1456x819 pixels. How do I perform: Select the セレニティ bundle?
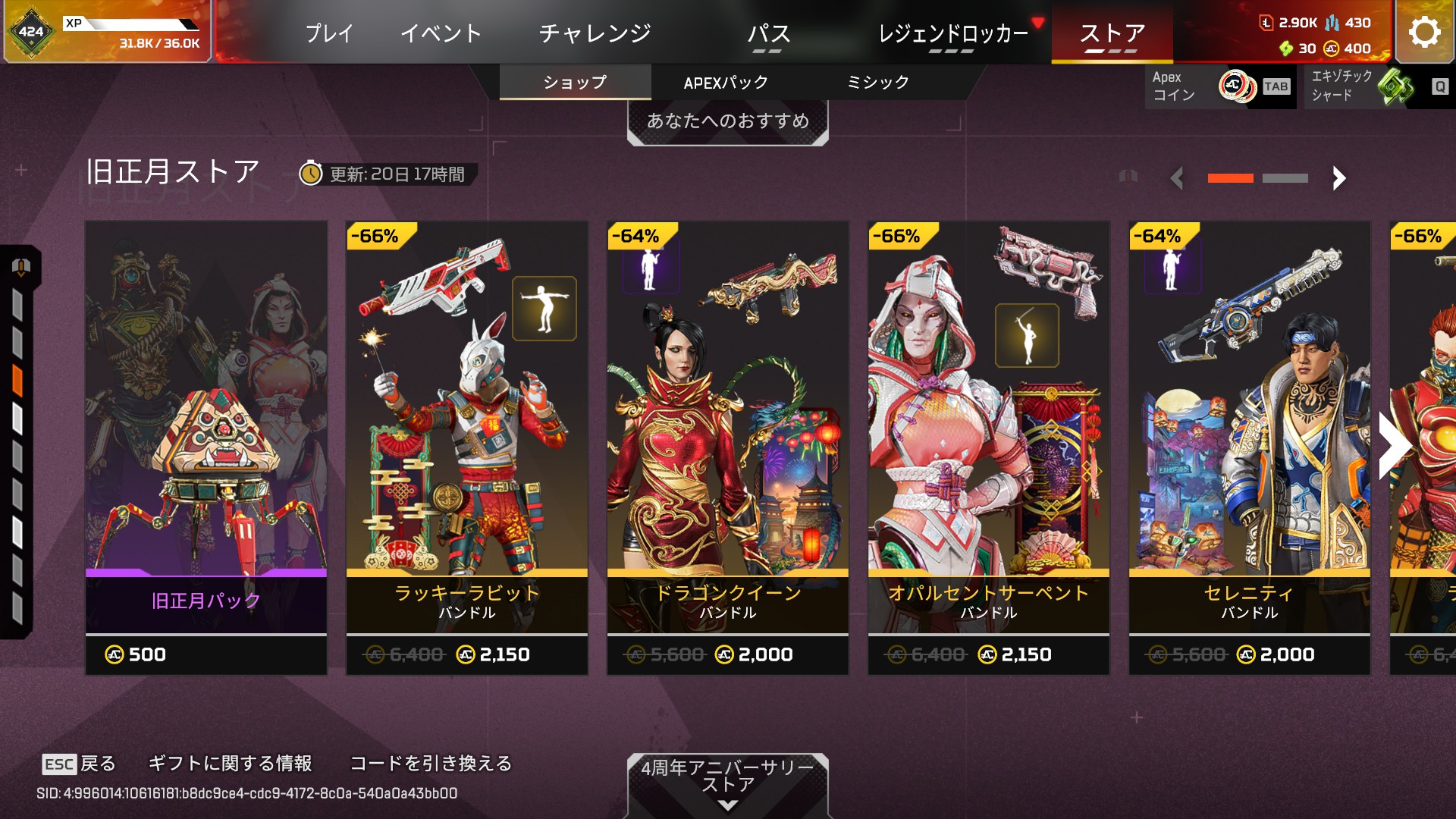tap(1250, 447)
